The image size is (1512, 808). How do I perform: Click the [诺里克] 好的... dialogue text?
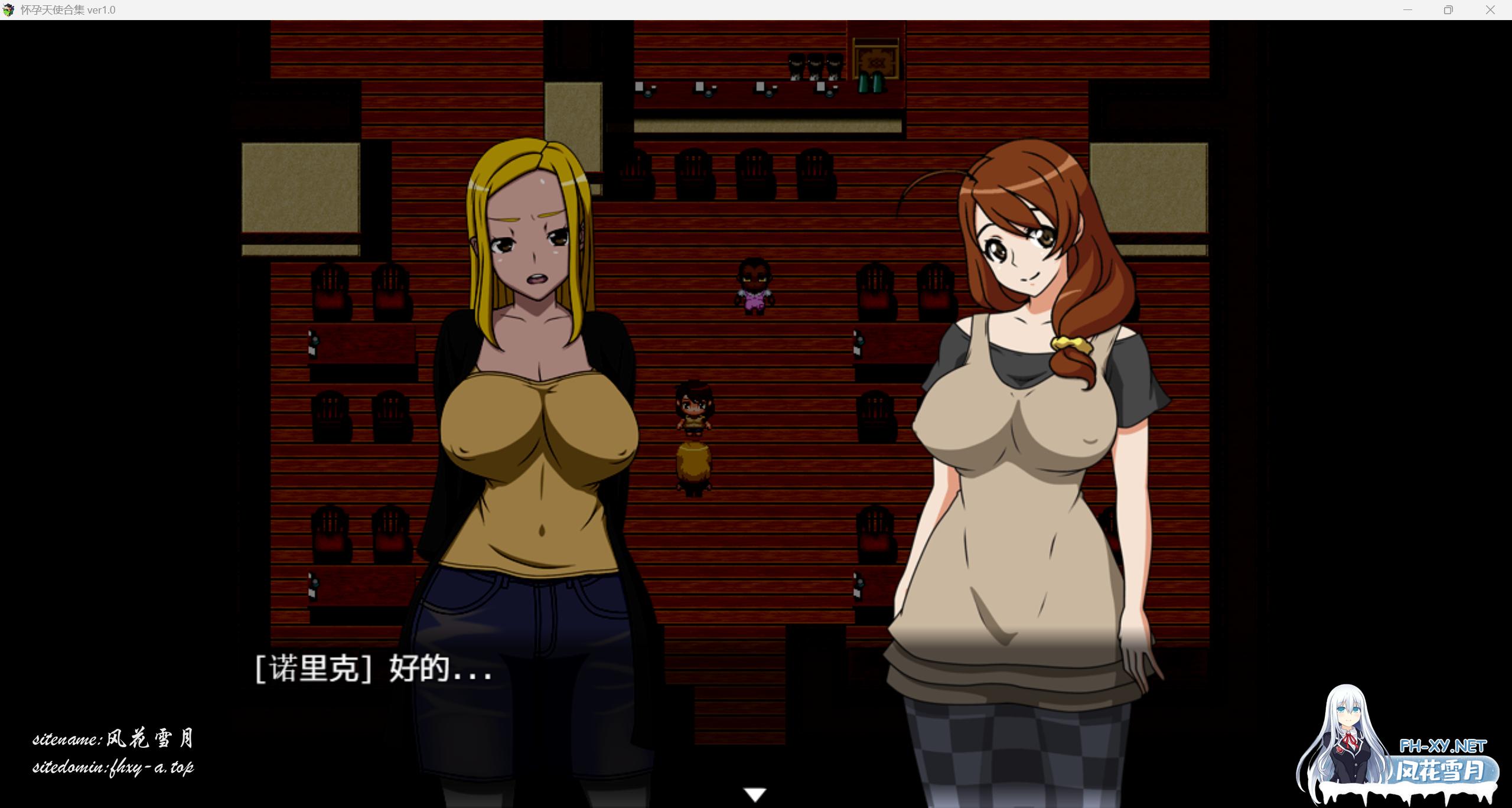[x=372, y=670]
